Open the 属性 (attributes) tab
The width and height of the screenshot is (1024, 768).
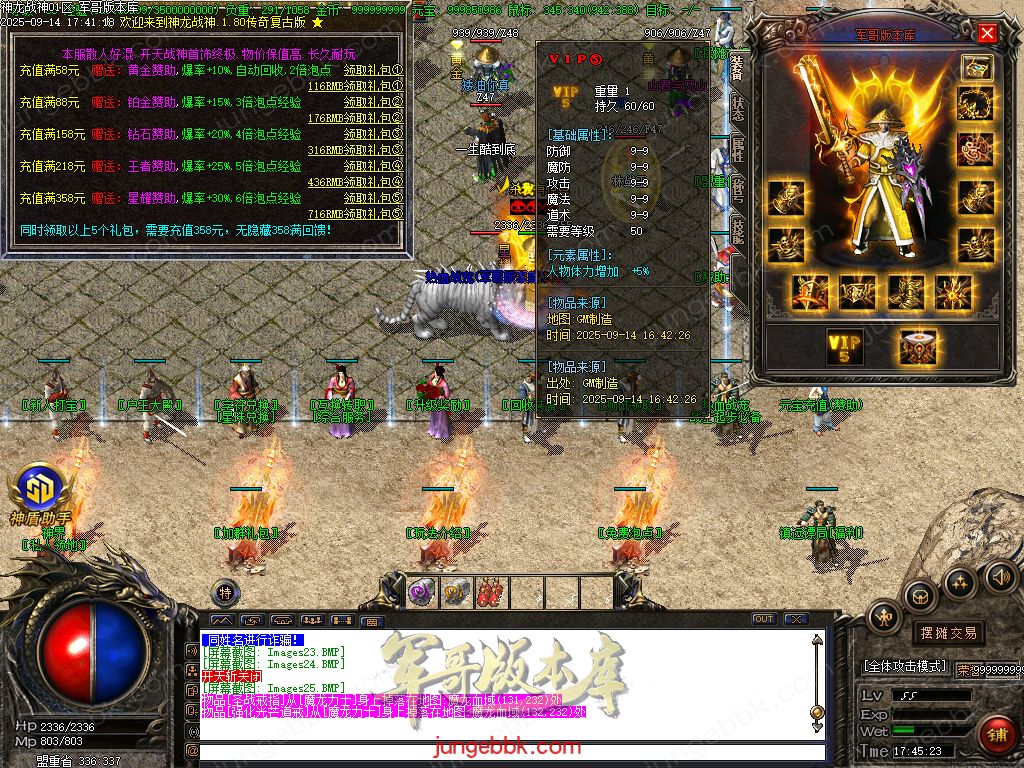tap(737, 149)
